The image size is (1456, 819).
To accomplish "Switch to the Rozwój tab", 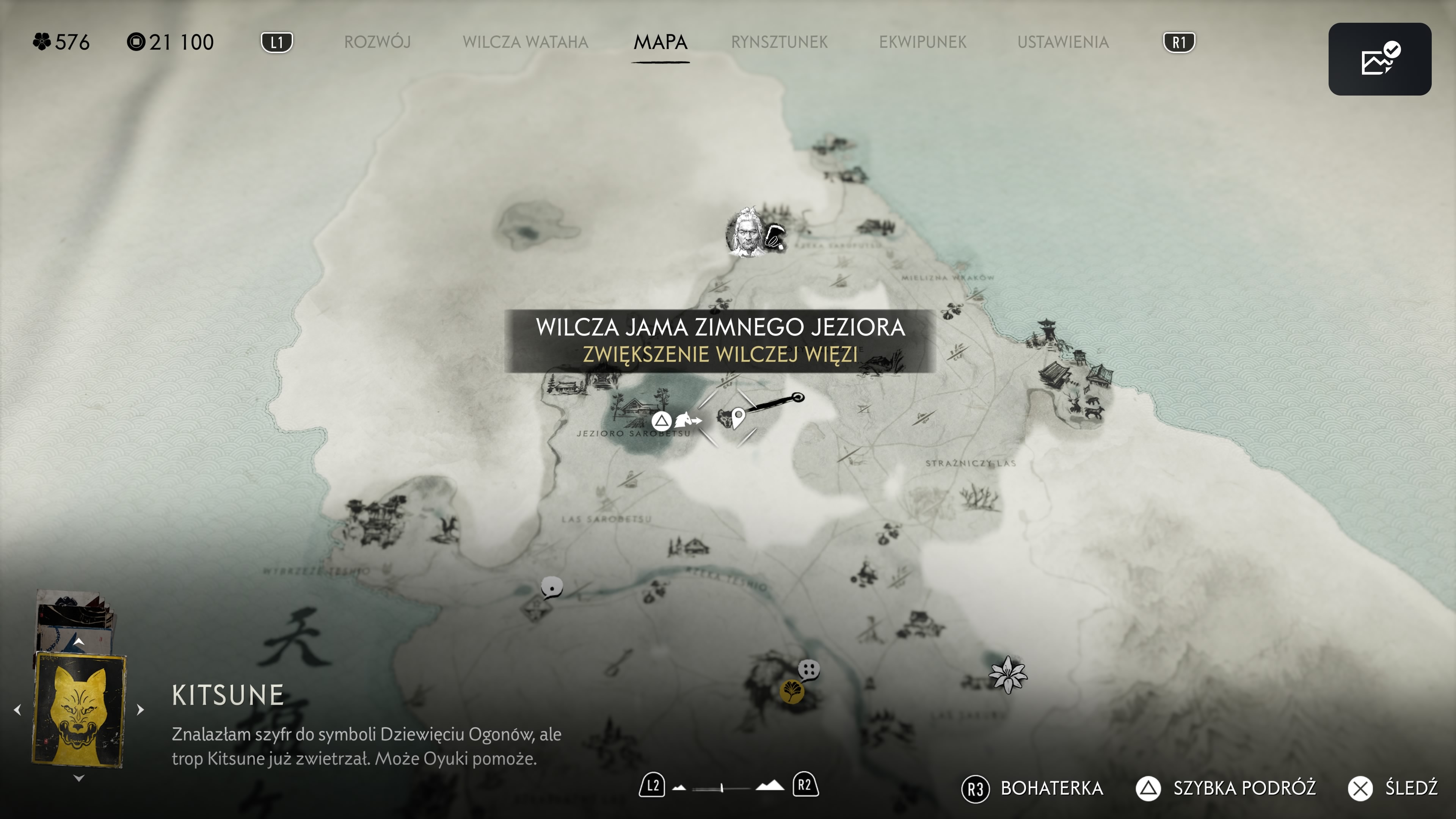I will tap(377, 42).
